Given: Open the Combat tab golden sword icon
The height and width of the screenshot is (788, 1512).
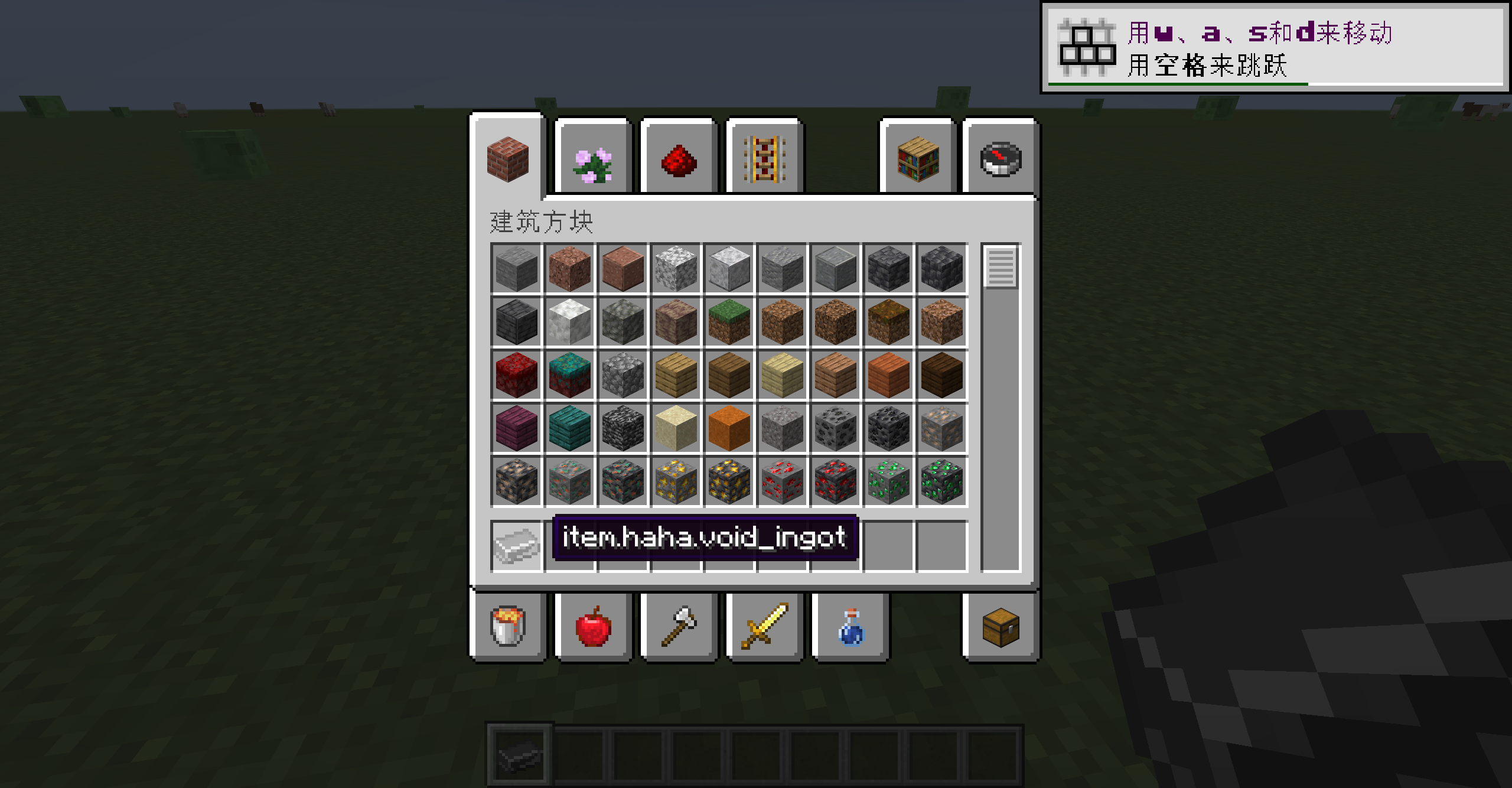Looking at the screenshot, I should point(765,625).
